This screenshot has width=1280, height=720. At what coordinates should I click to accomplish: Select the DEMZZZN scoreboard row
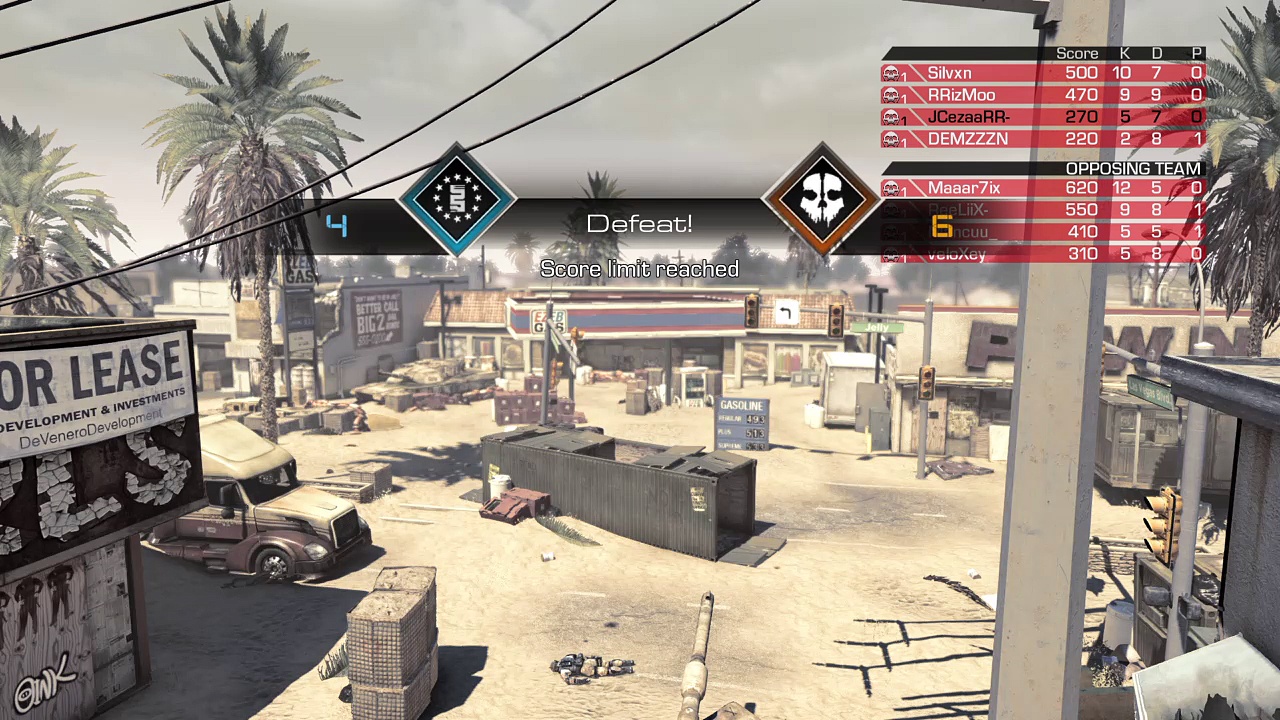(x=1042, y=139)
